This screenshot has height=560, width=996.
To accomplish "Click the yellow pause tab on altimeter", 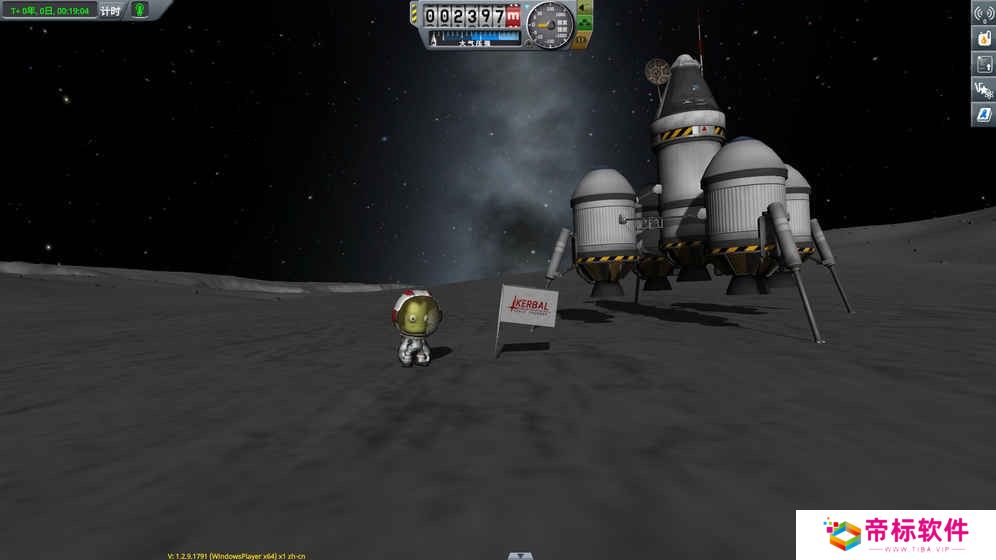I will coord(414,16).
